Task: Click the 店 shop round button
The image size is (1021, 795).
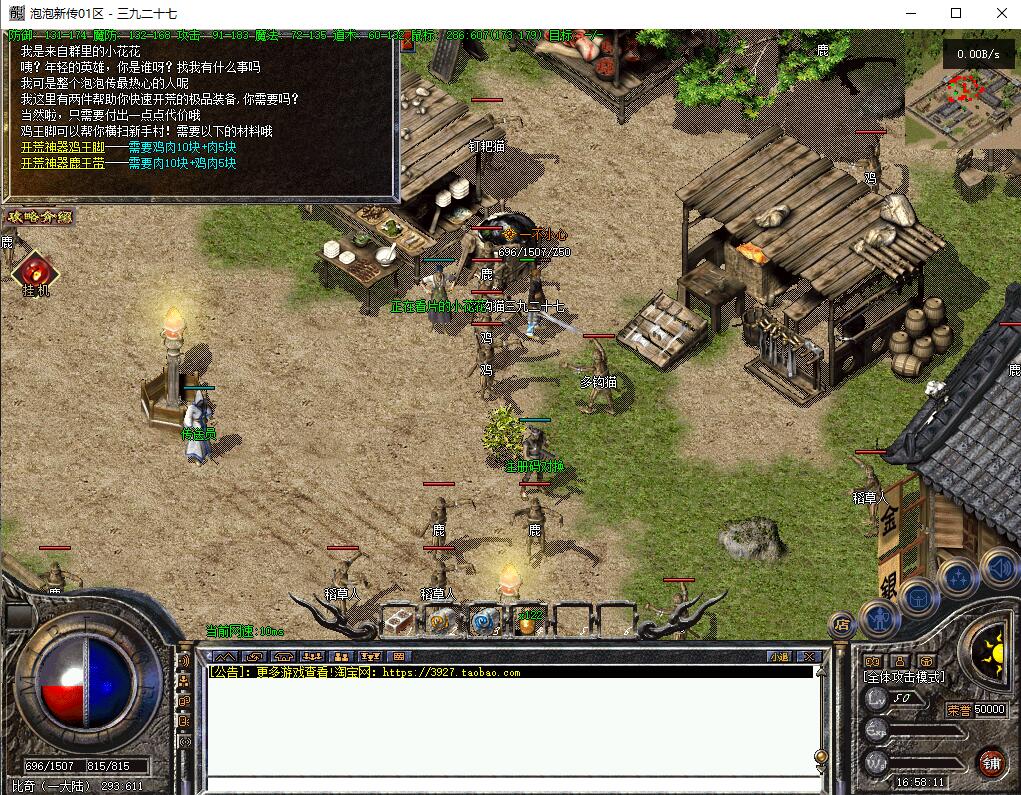Action: [x=842, y=622]
